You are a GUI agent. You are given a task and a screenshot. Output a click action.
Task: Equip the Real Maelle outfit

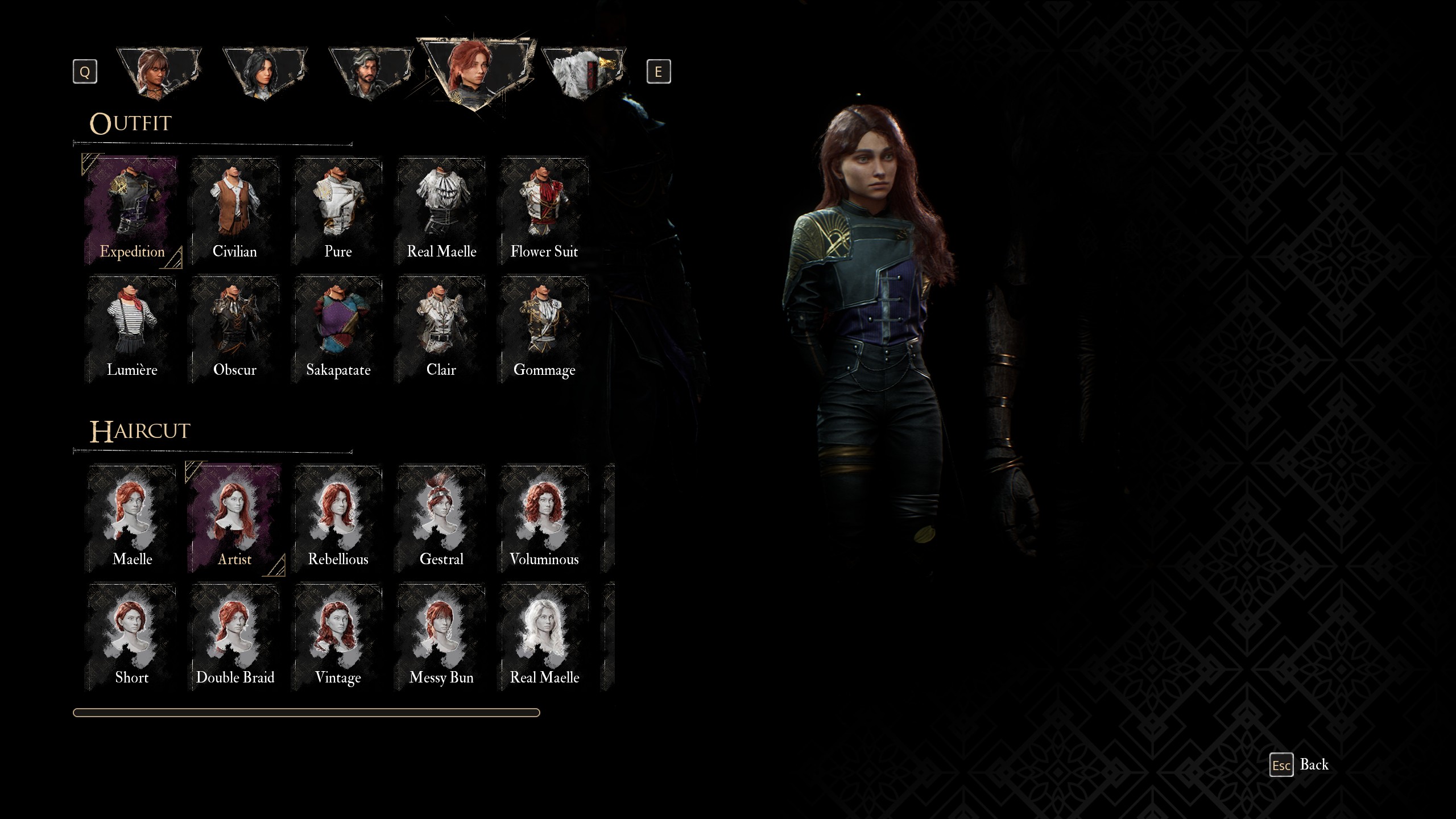click(441, 212)
